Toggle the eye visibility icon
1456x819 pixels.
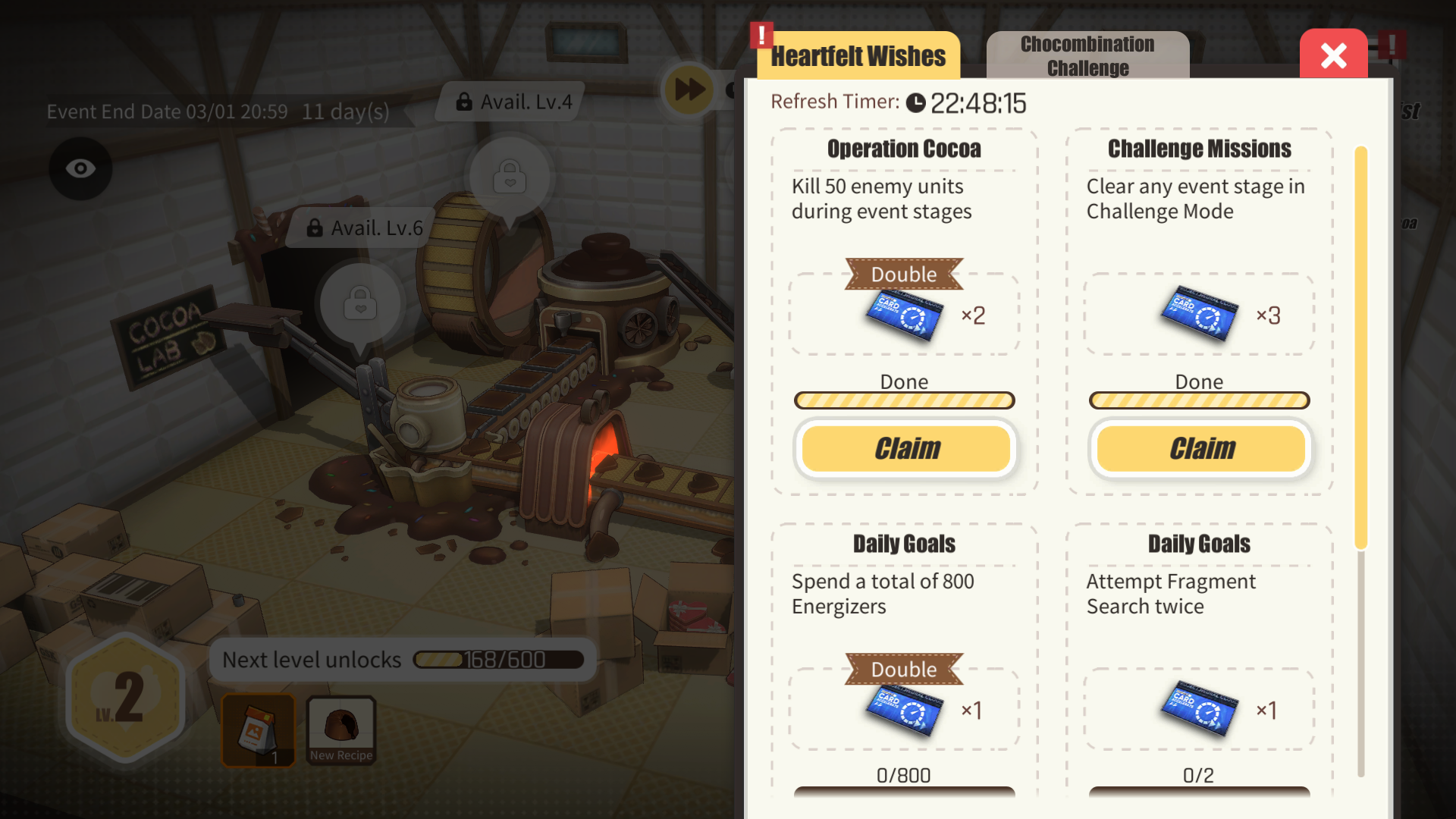80,168
